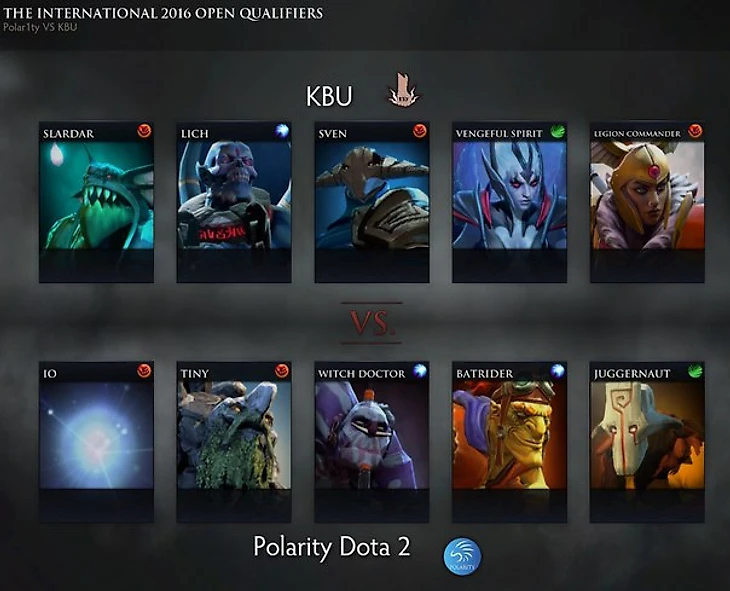Click the Polarity team logo
Screen dimensions: 730x591
[x=462, y=556]
